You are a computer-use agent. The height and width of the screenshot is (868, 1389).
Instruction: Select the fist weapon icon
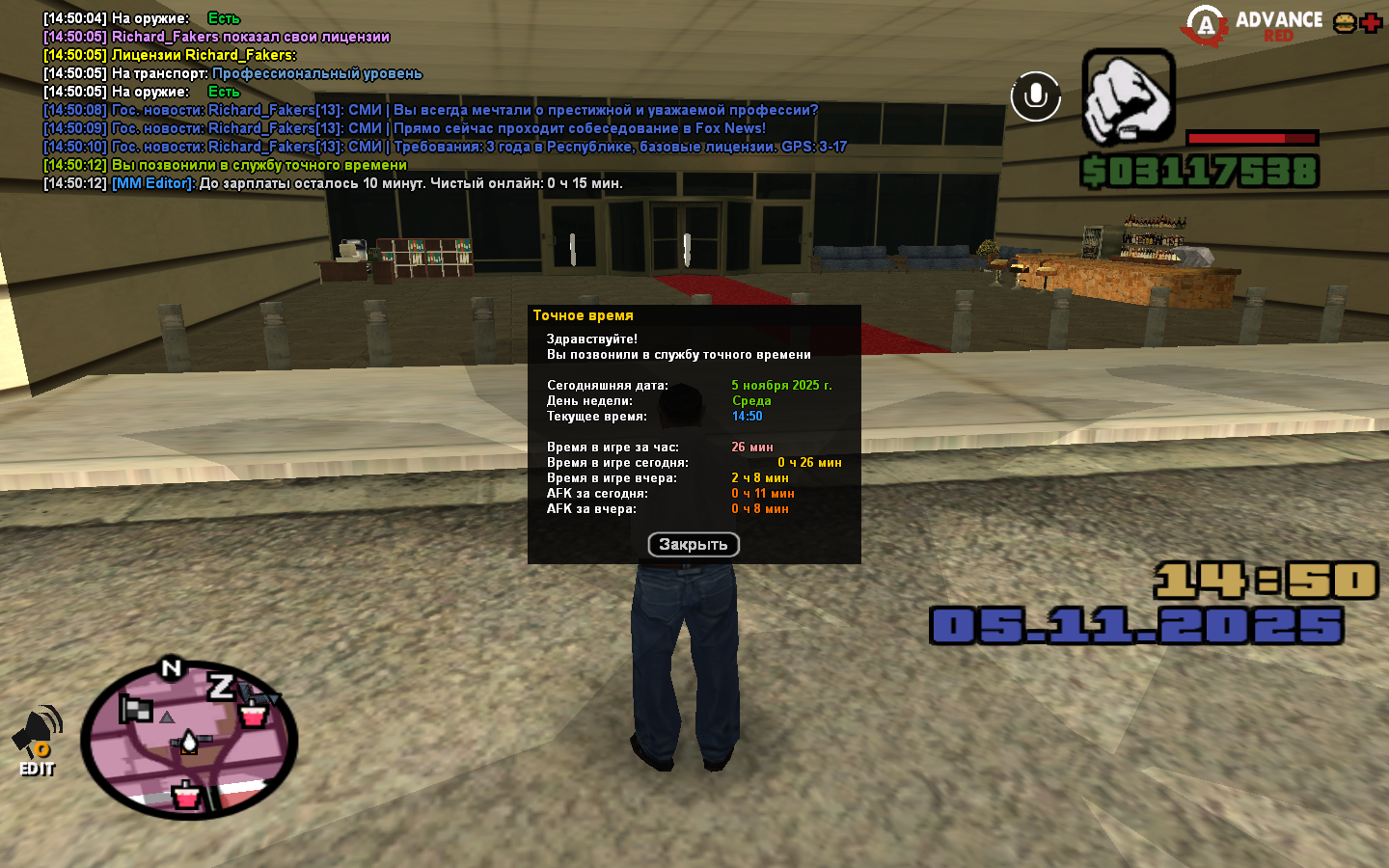click(1128, 98)
